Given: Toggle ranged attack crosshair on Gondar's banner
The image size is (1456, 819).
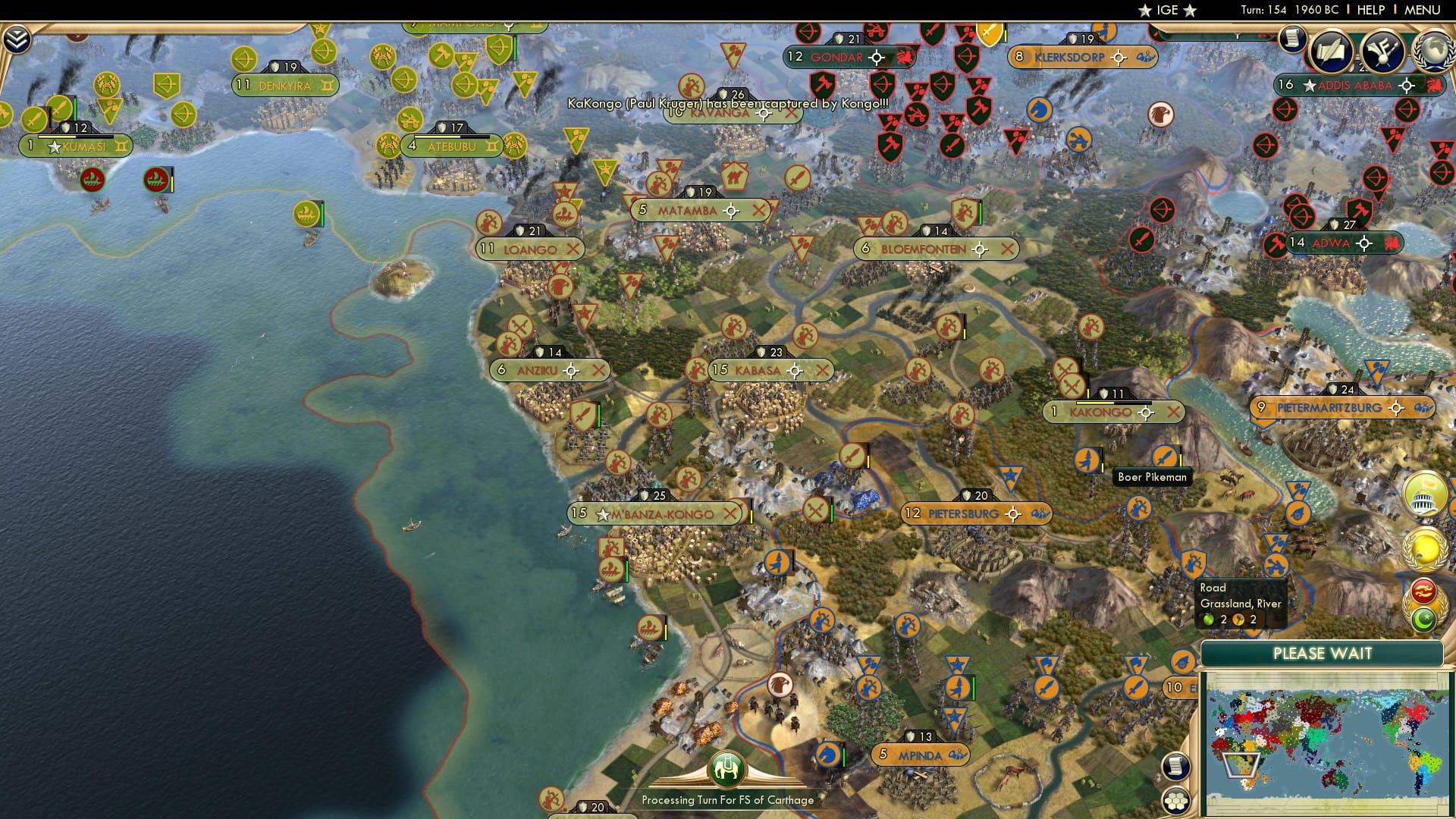Looking at the screenshot, I should pos(877,55).
